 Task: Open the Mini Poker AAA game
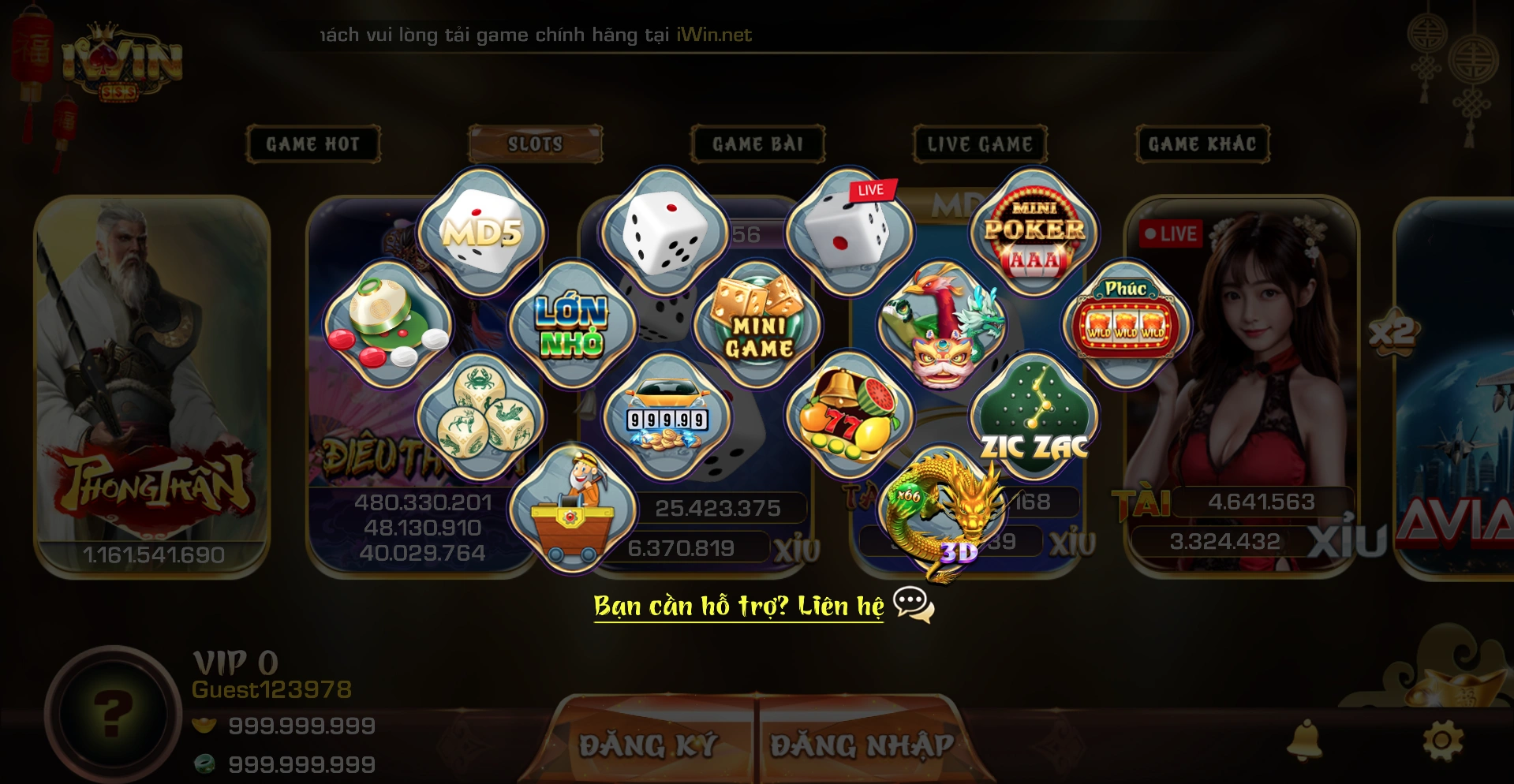[1034, 232]
